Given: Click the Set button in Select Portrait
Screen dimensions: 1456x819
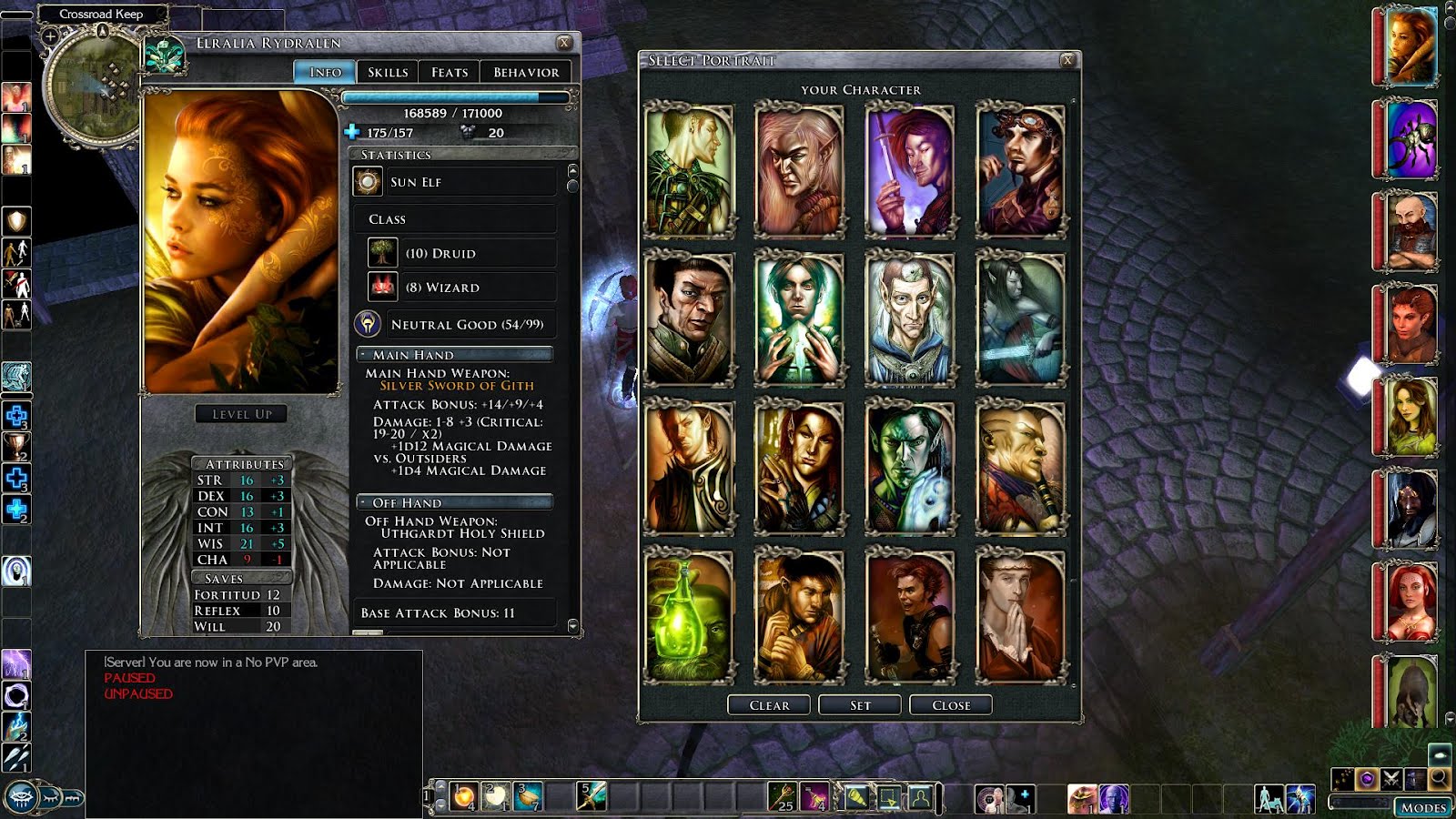Looking at the screenshot, I should 859,704.
